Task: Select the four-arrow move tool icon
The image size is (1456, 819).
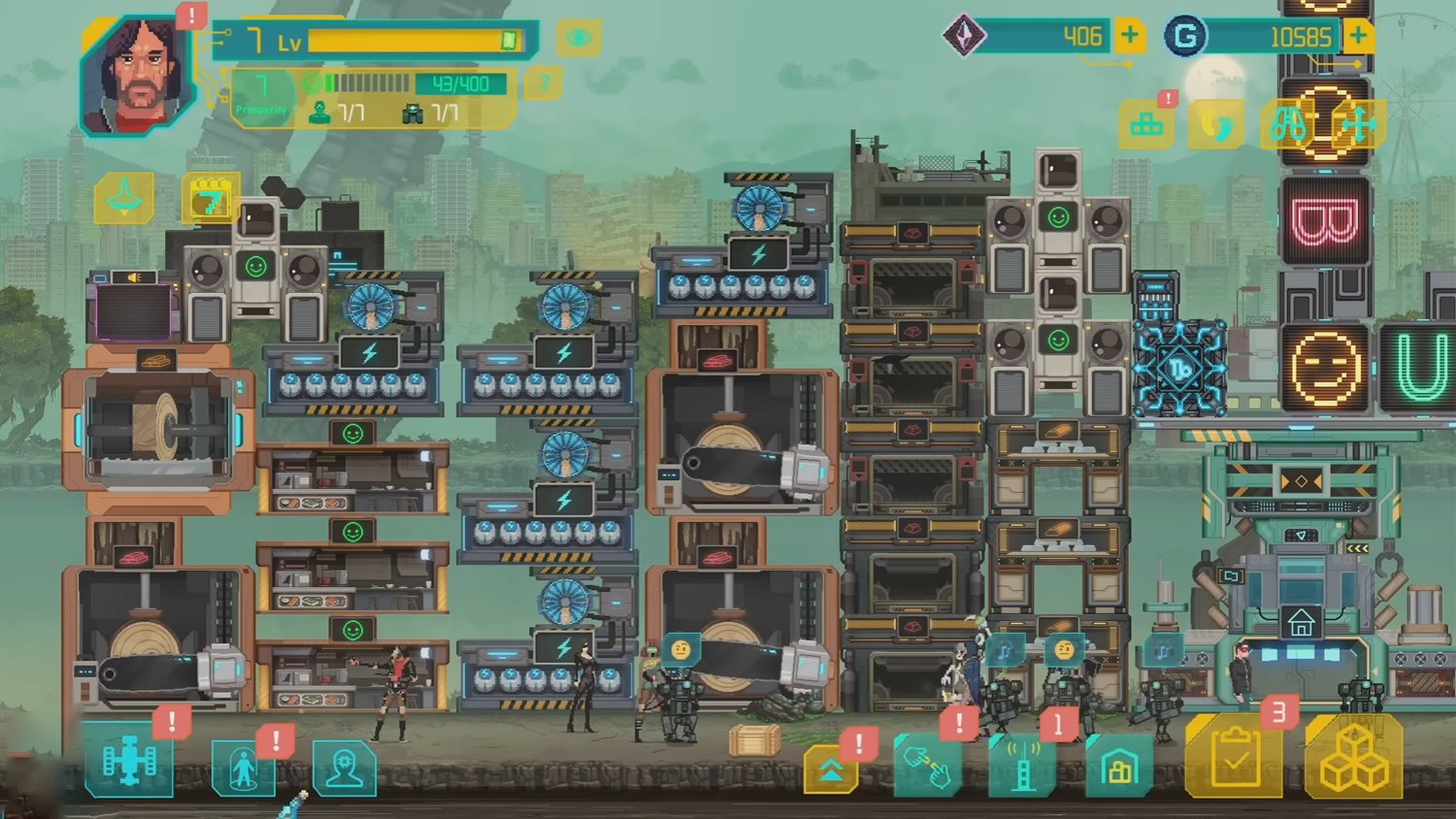Action: 1355,126
